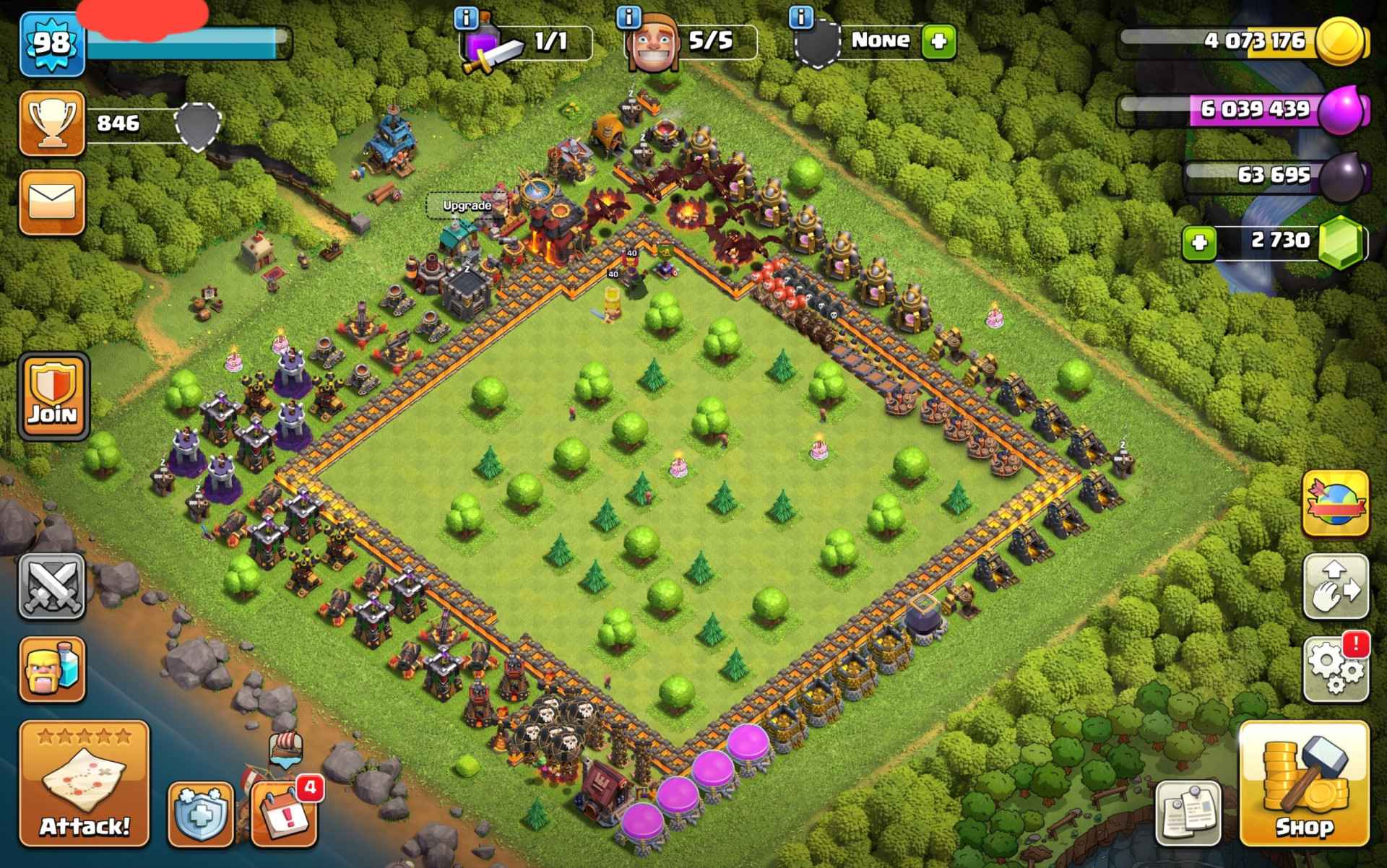Open the Shop
1387x868 pixels.
pyautogui.click(x=1303, y=784)
